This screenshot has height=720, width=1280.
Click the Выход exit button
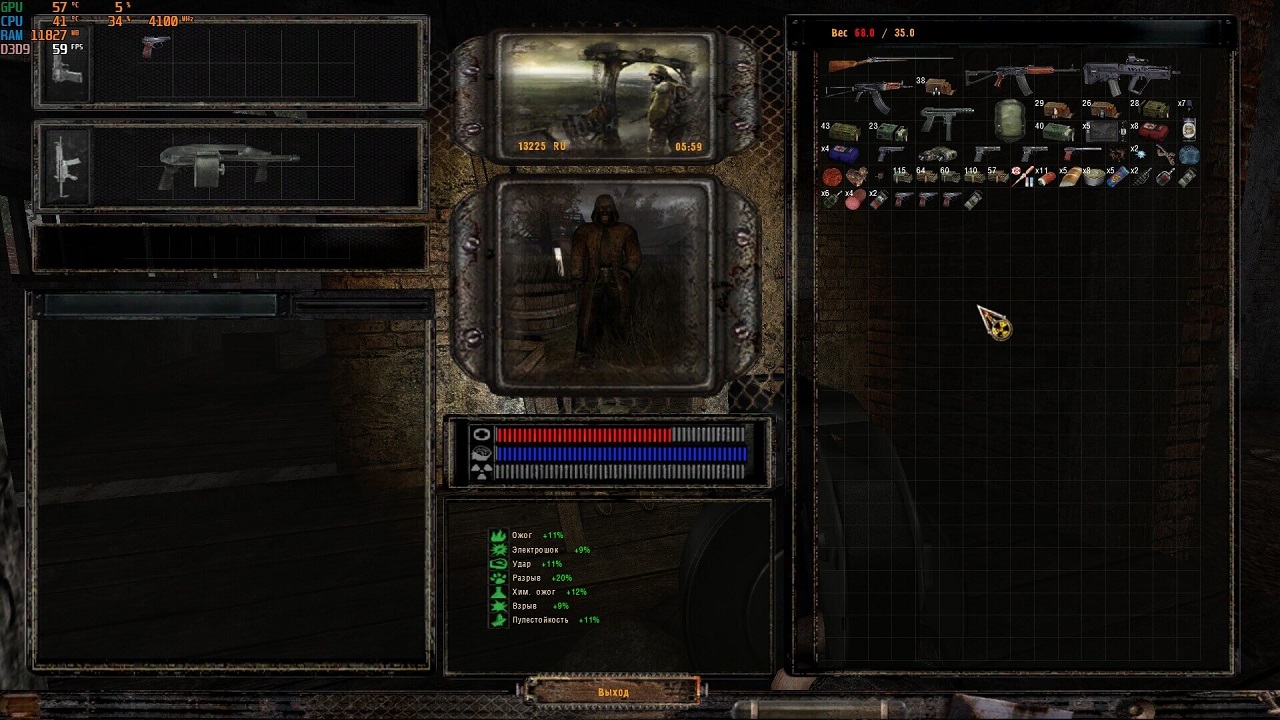pos(613,691)
